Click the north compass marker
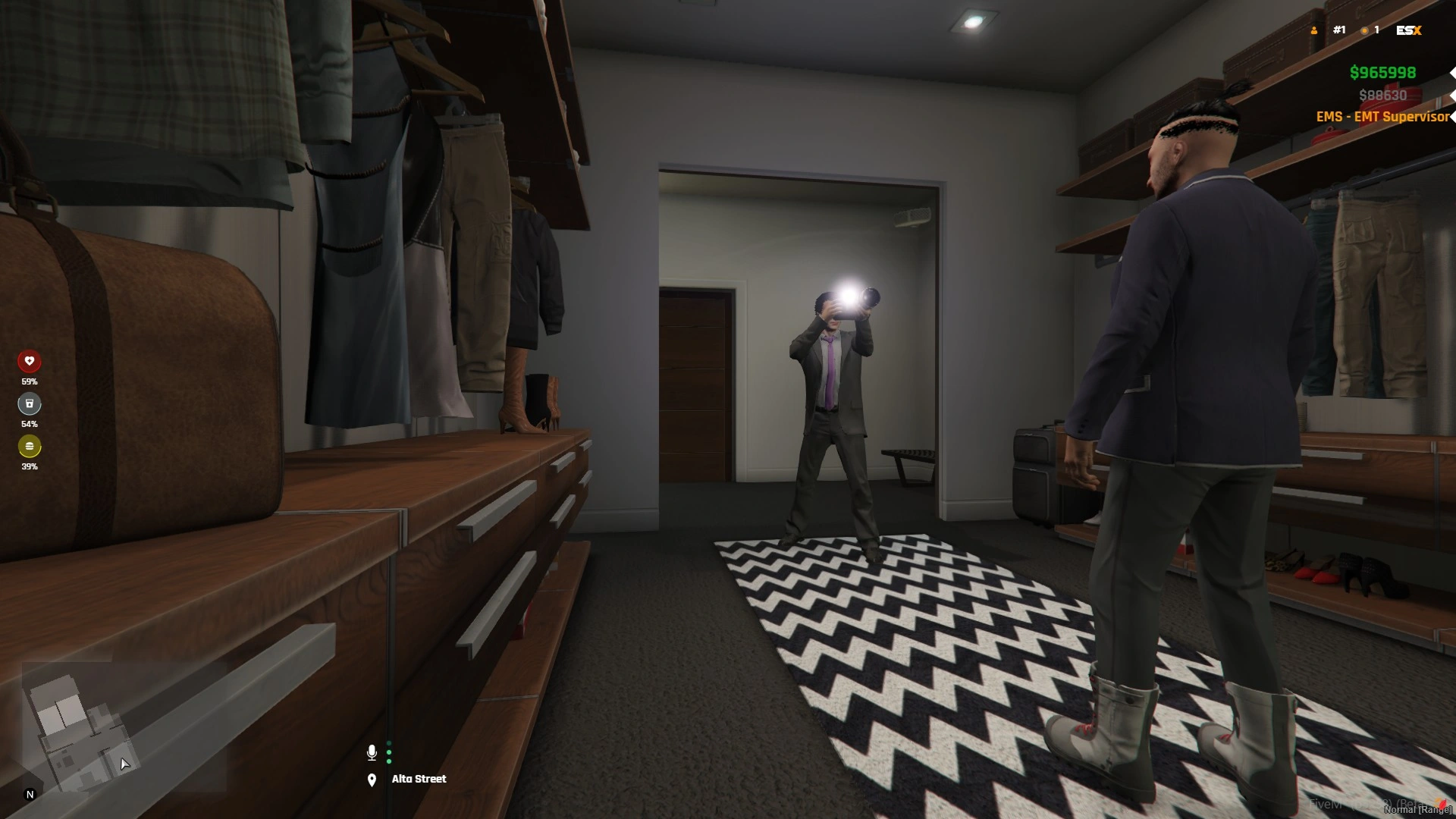1456x819 pixels. point(30,794)
